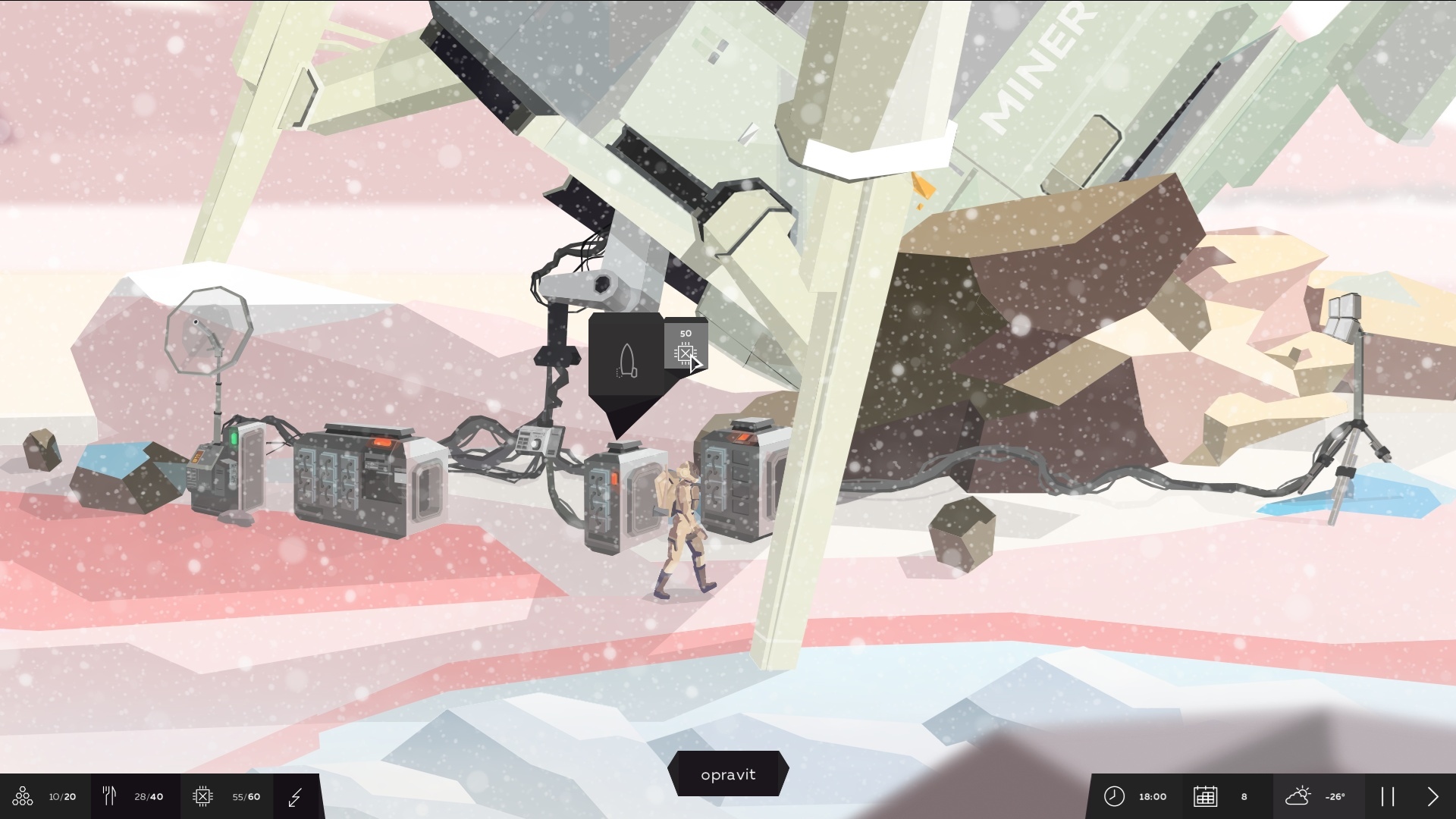The image size is (1456, 819).
Task: Choose the 50 electronics cost chip icon
Action: 686,352
